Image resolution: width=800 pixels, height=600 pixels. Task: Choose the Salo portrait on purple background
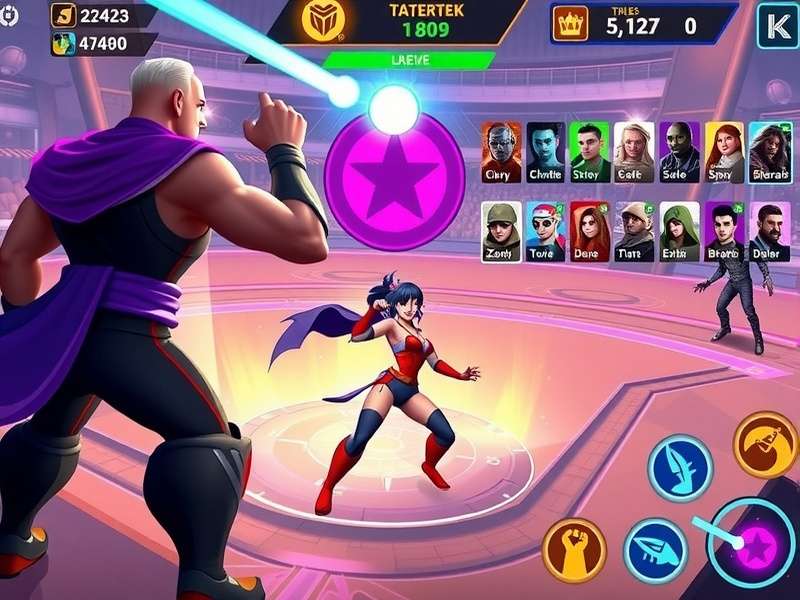679,152
